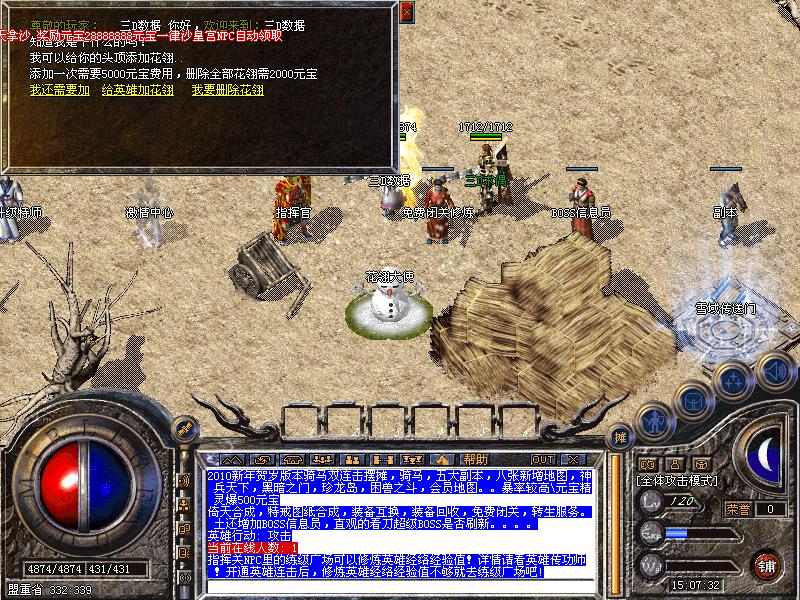Open the skills sparkle orb button
Screen dimensions: 800x600
click(x=733, y=381)
